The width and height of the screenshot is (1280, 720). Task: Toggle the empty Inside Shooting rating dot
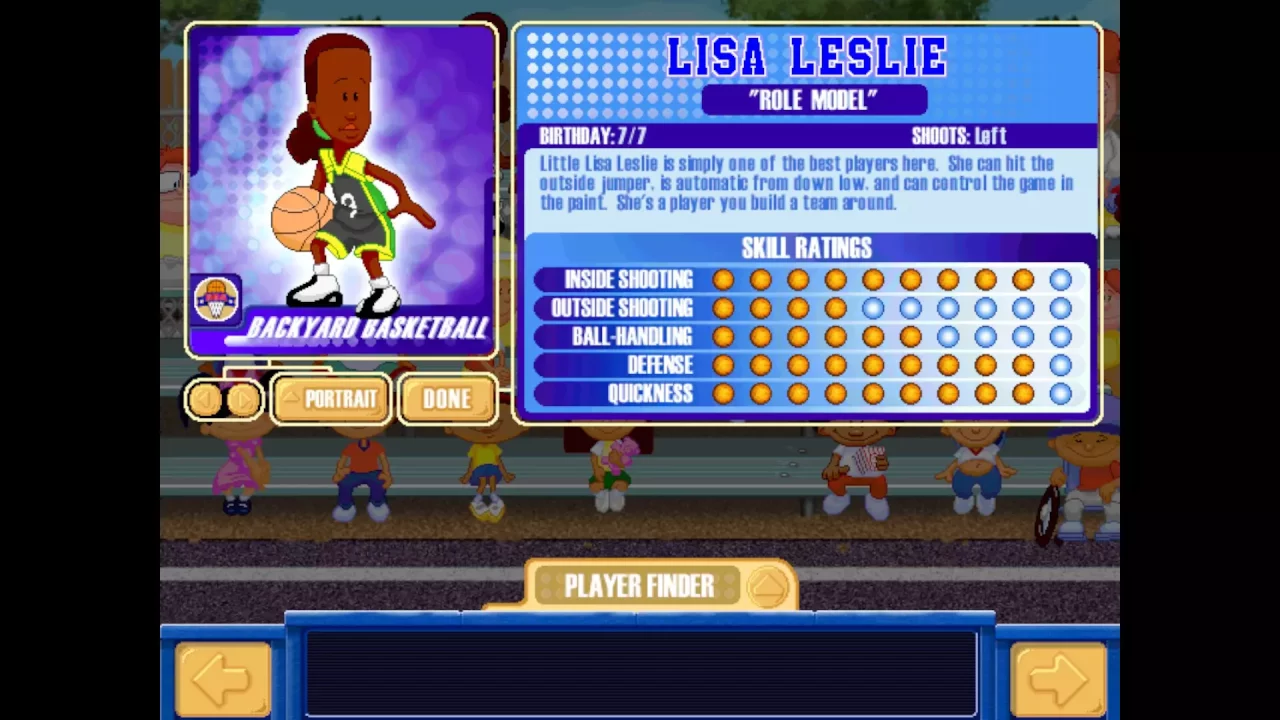[1060, 280]
